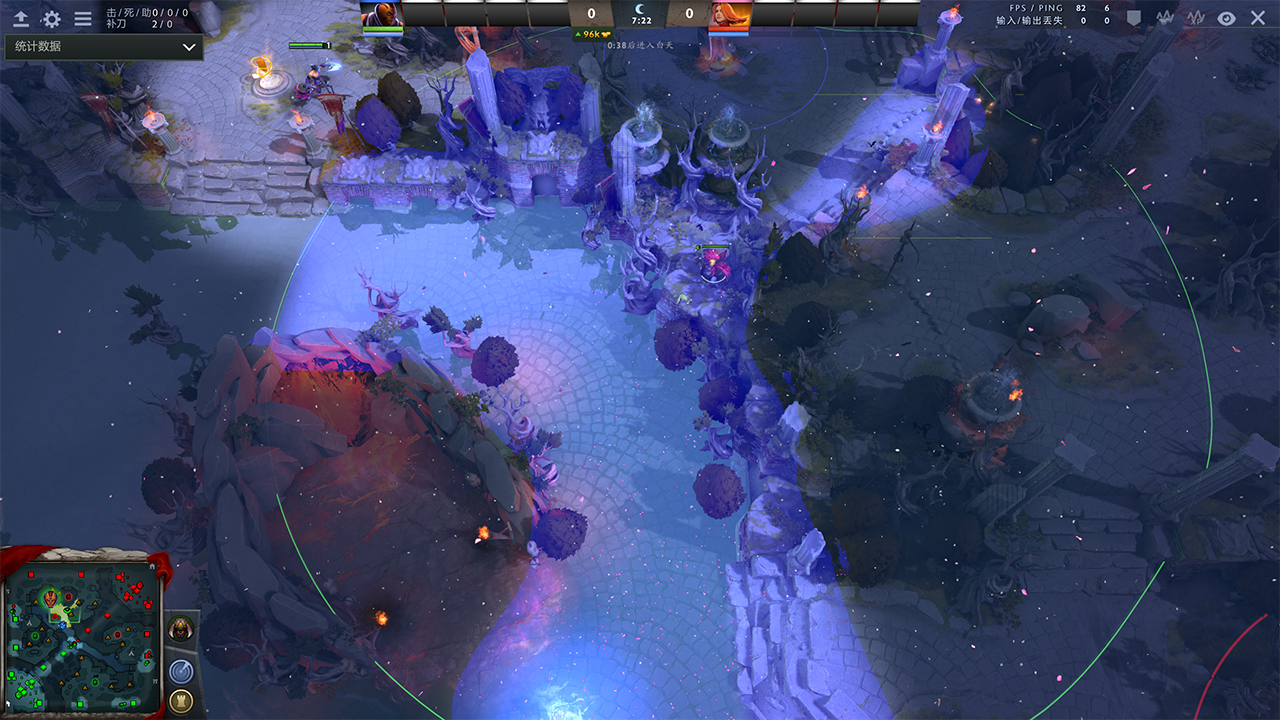The image size is (1280, 720).
Task: Click the shield icon in the top bar
Action: point(1134,18)
